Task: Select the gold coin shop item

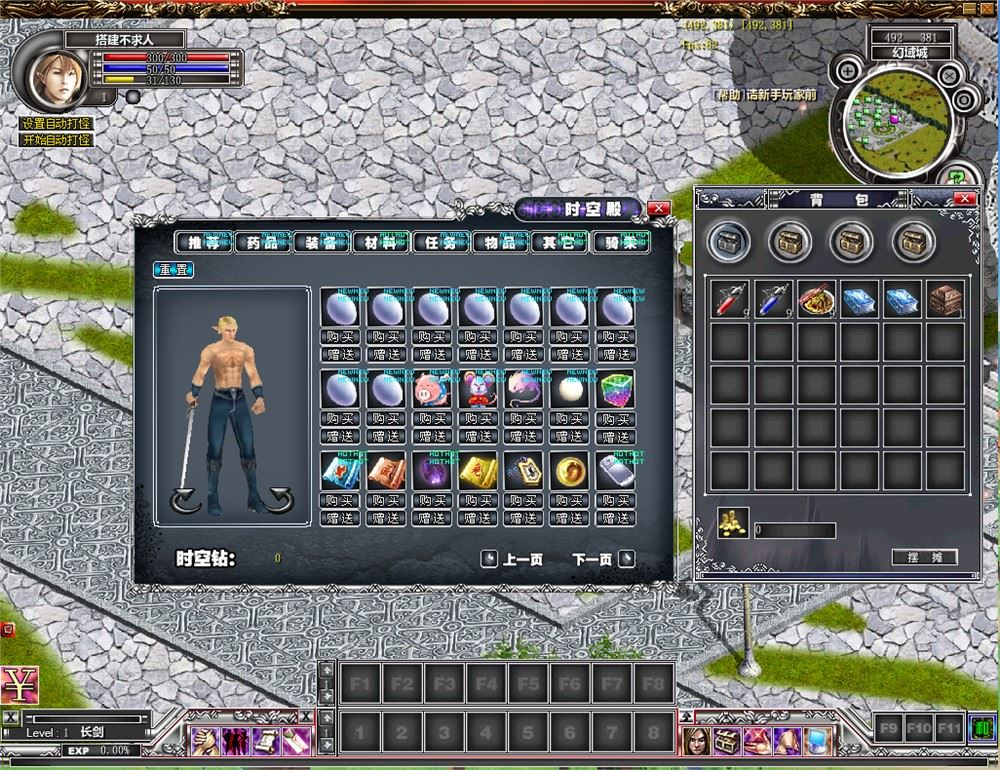Action: pyautogui.click(x=570, y=472)
